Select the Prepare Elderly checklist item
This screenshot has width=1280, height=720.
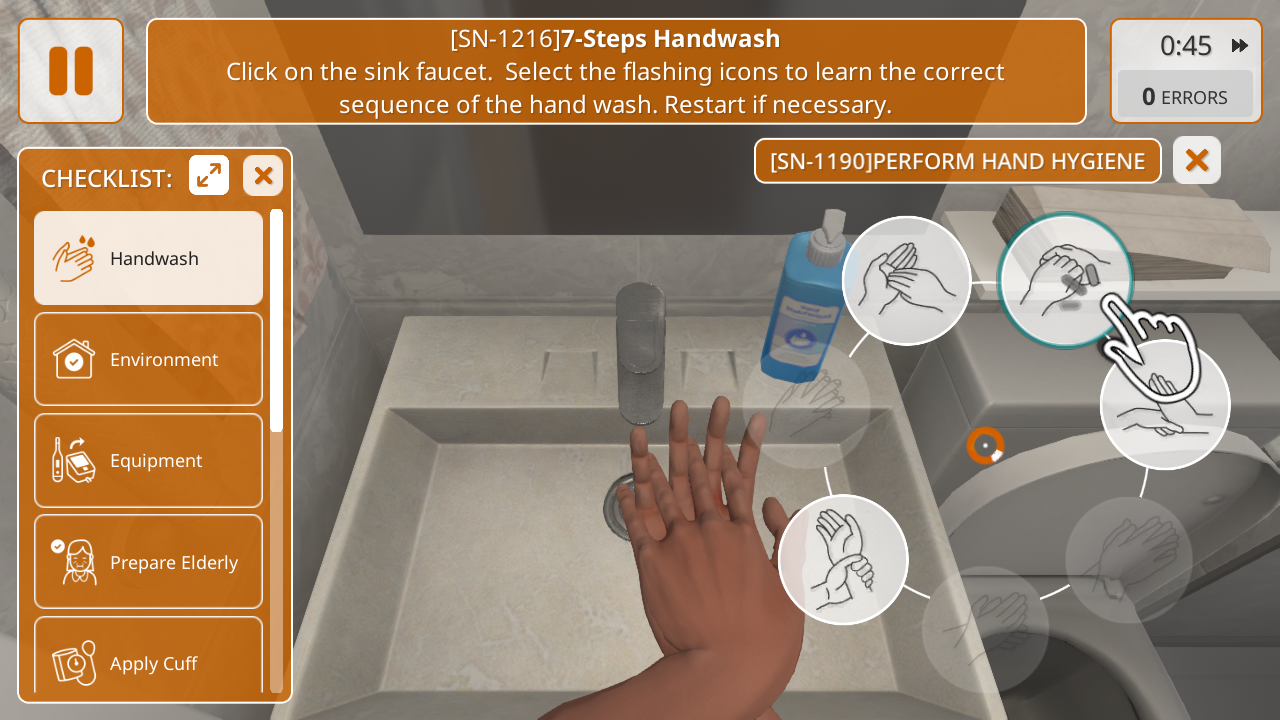pos(149,562)
